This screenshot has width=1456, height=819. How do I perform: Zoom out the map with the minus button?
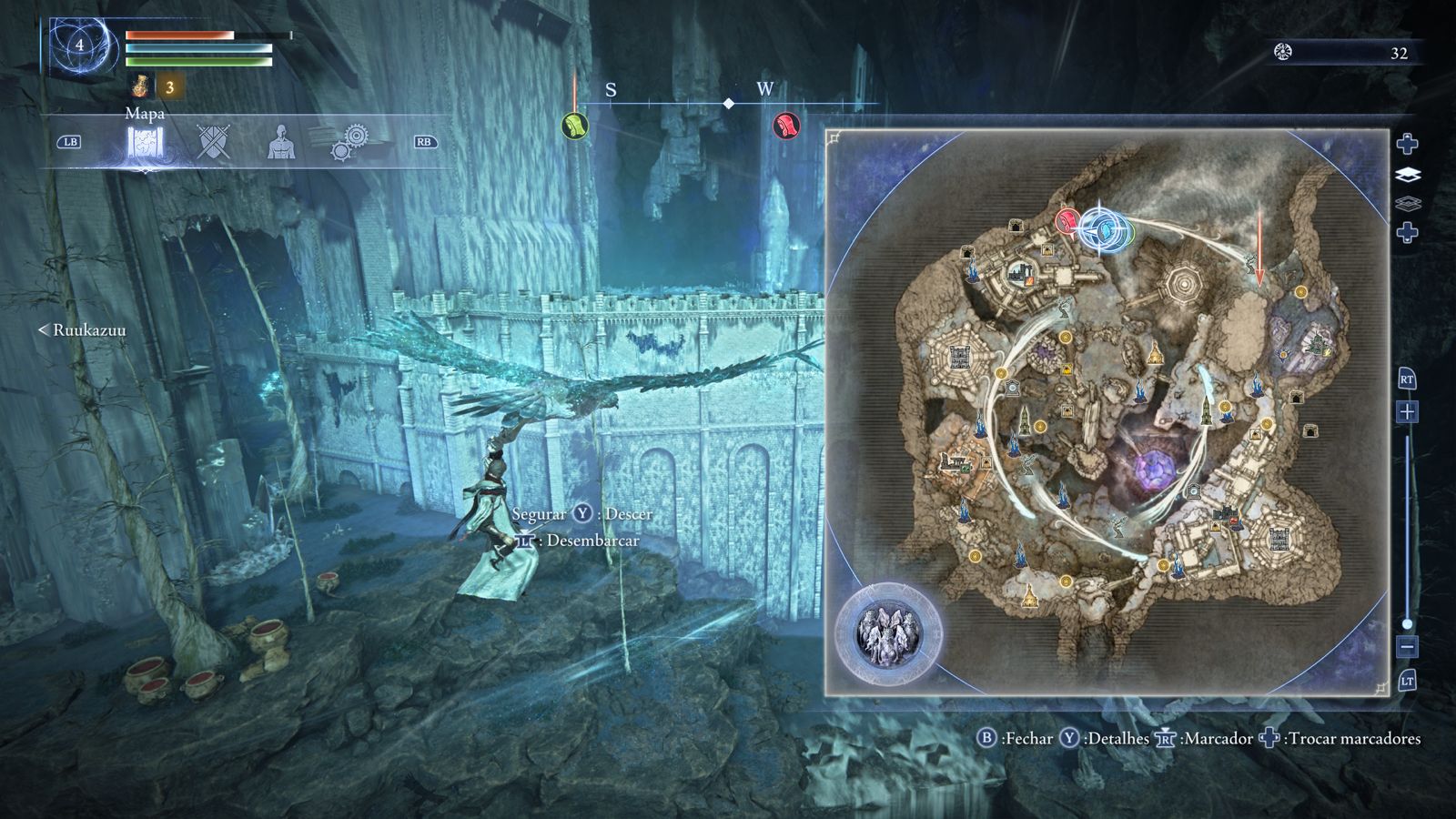pos(1407,647)
